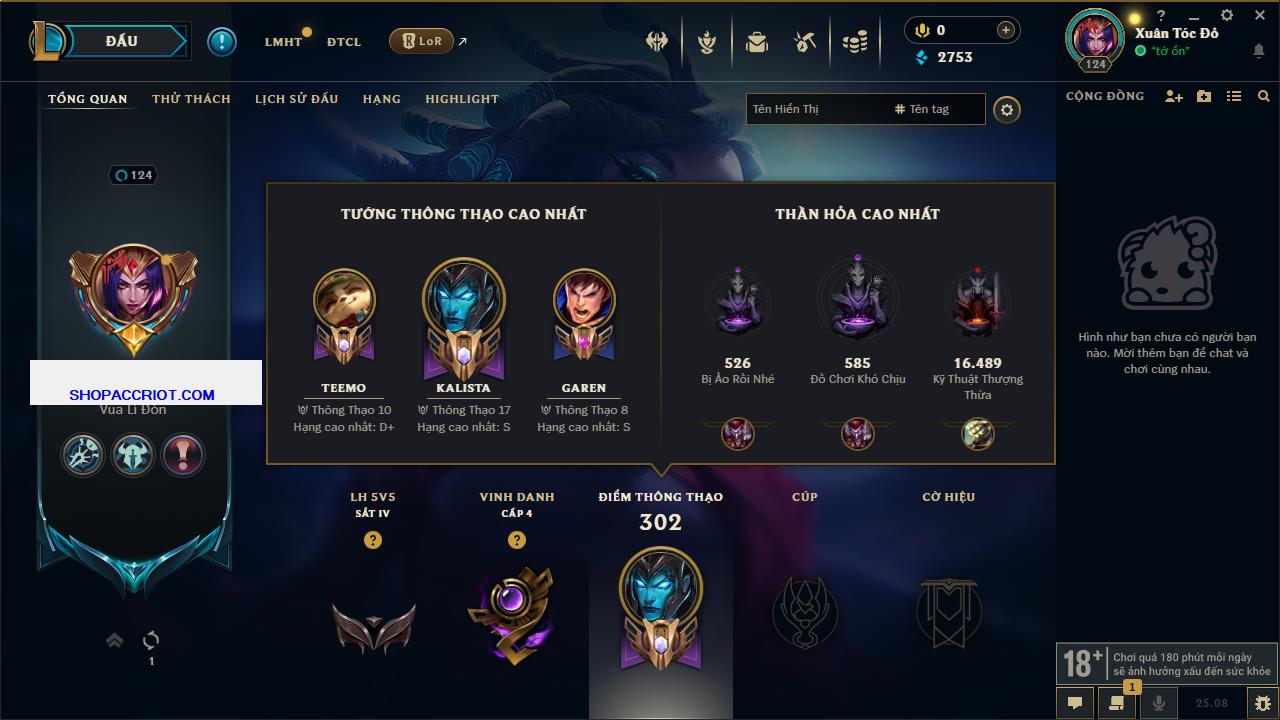Open the THỬ THÁCH tab
This screenshot has height=720, width=1280.
(191, 99)
